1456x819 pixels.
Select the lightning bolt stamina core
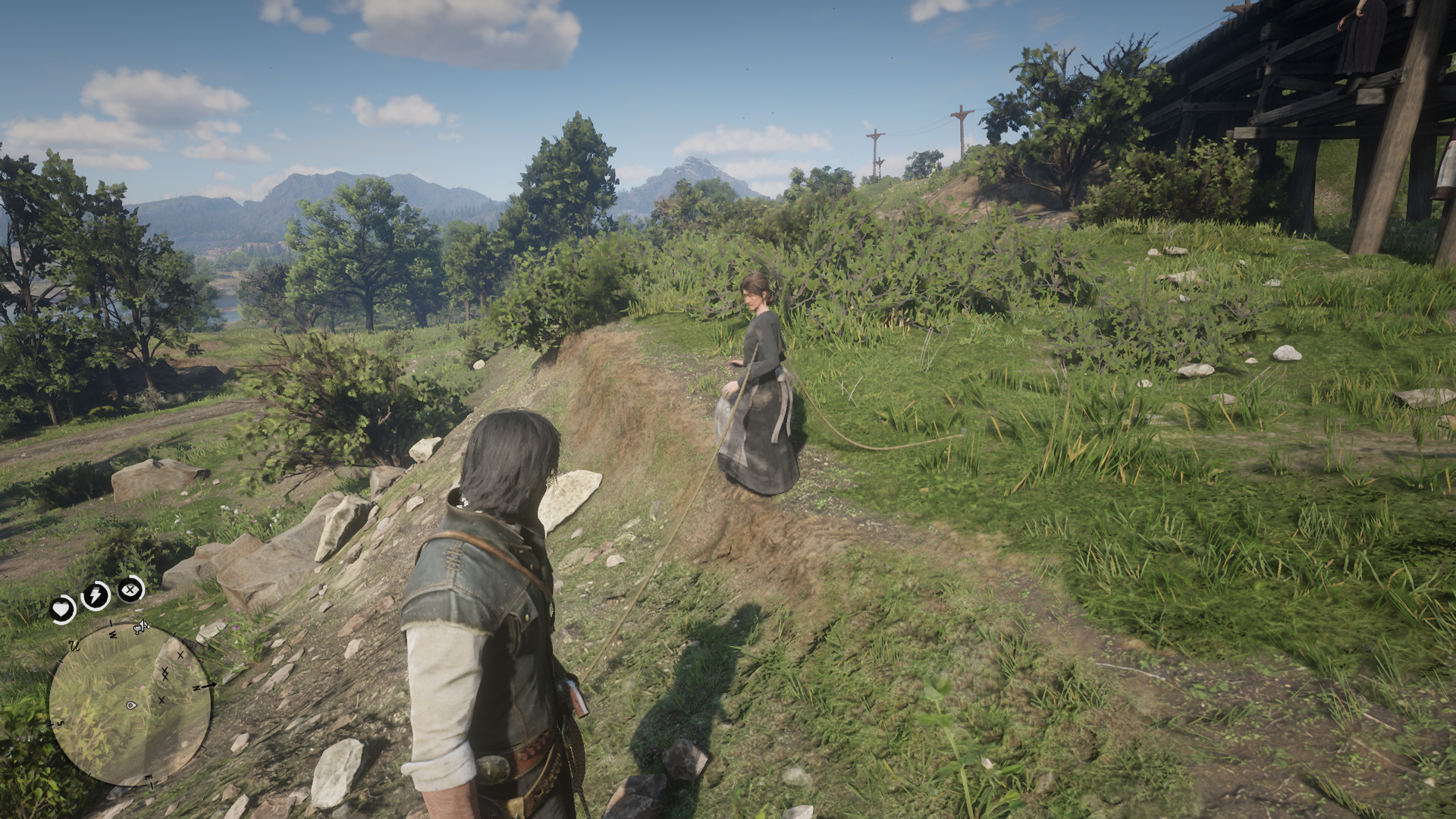click(x=96, y=595)
